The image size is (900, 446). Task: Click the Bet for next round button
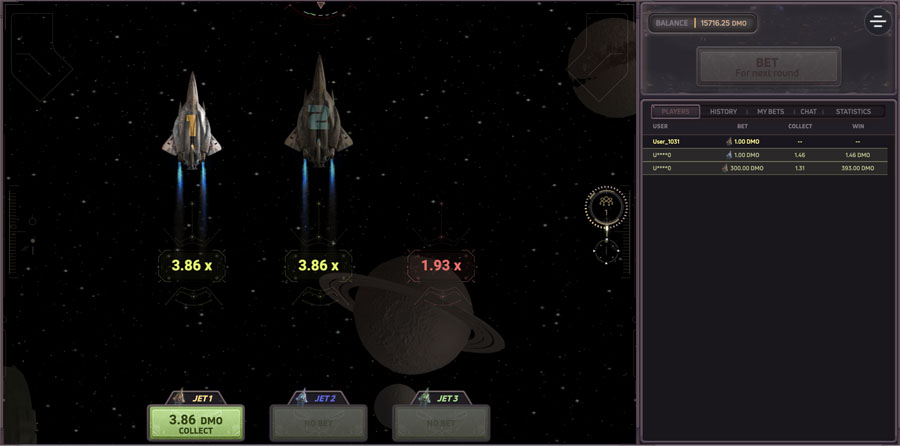click(x=768, y=66)
